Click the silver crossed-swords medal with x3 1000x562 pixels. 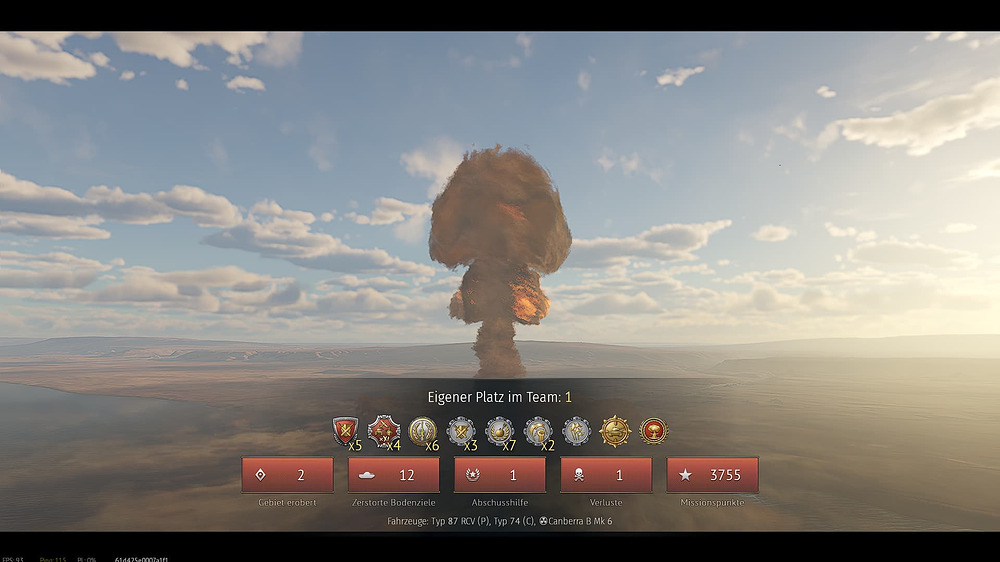click(460, 431)
